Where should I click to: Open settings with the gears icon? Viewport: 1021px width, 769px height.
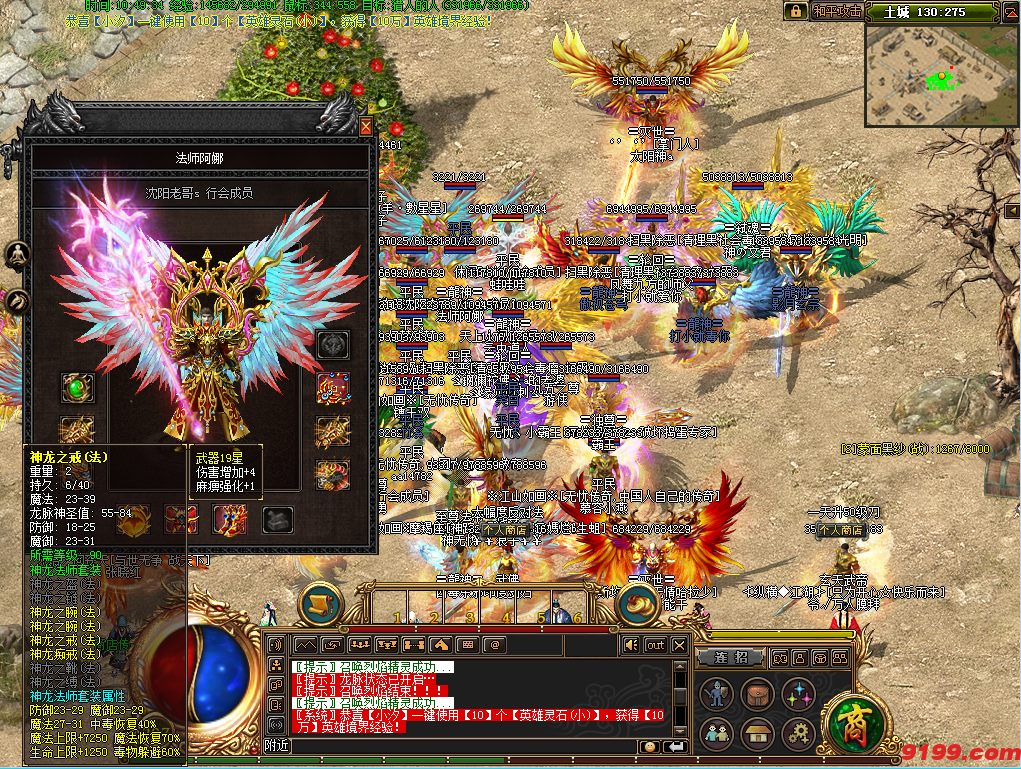coord(797,734)
